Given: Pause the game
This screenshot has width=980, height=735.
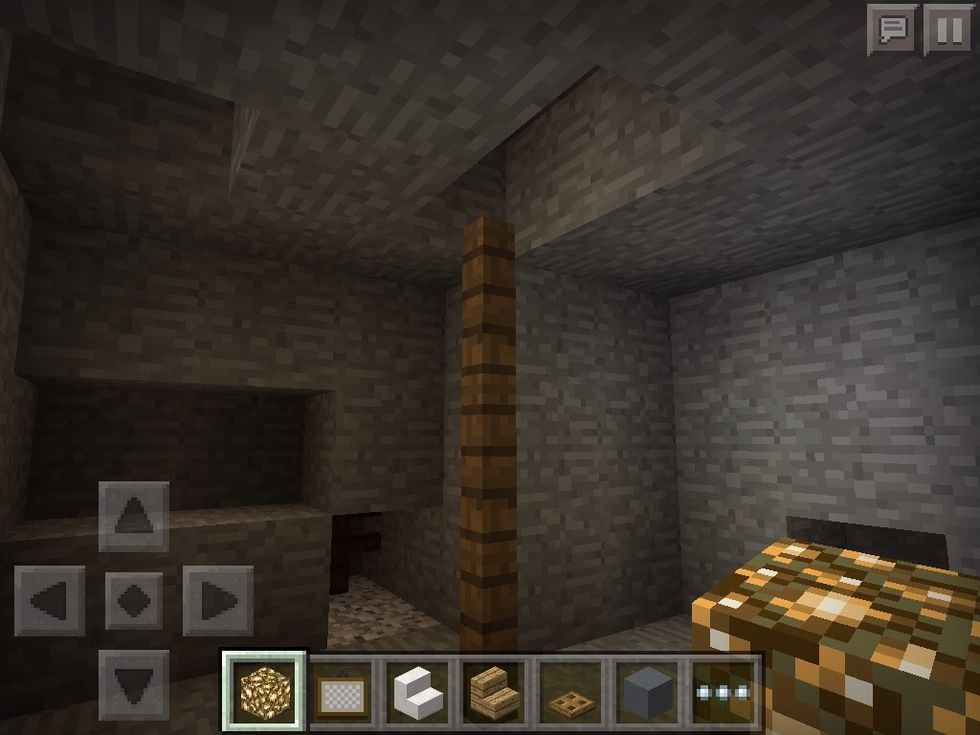Looking at the screenshot, I should point(946,30).
